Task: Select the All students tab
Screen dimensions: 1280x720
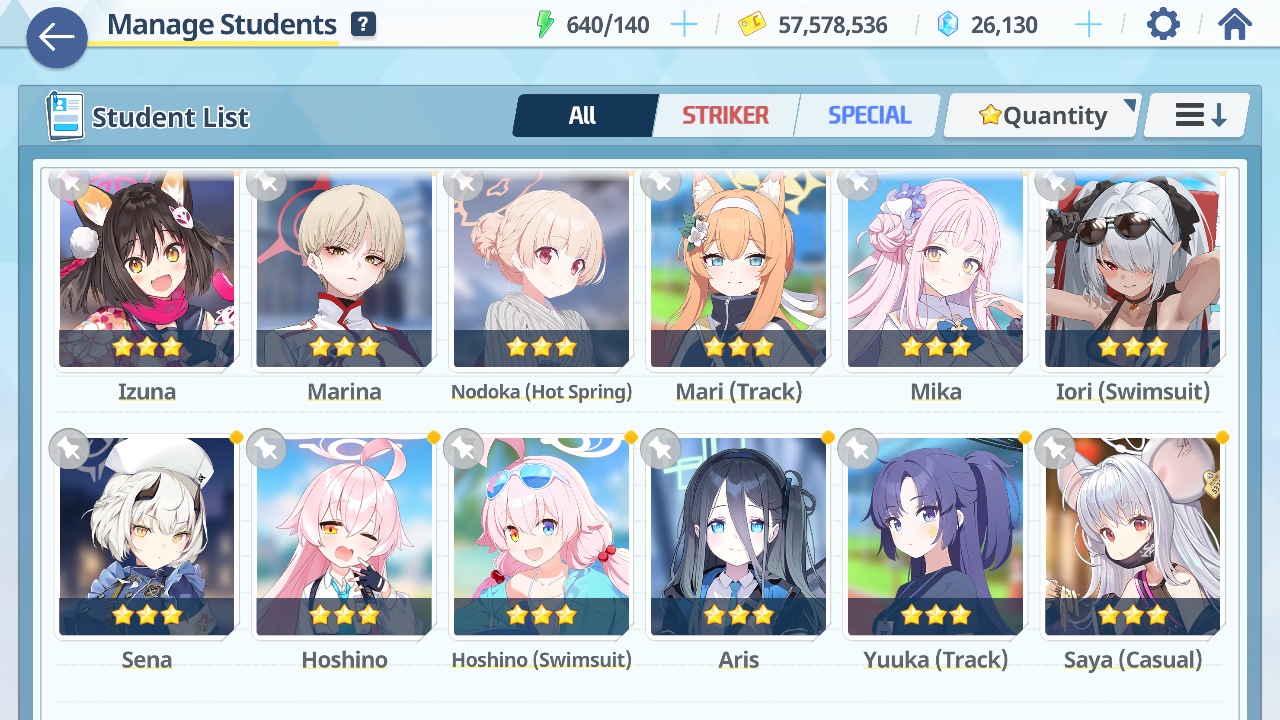Action: [x=583, y=116]
